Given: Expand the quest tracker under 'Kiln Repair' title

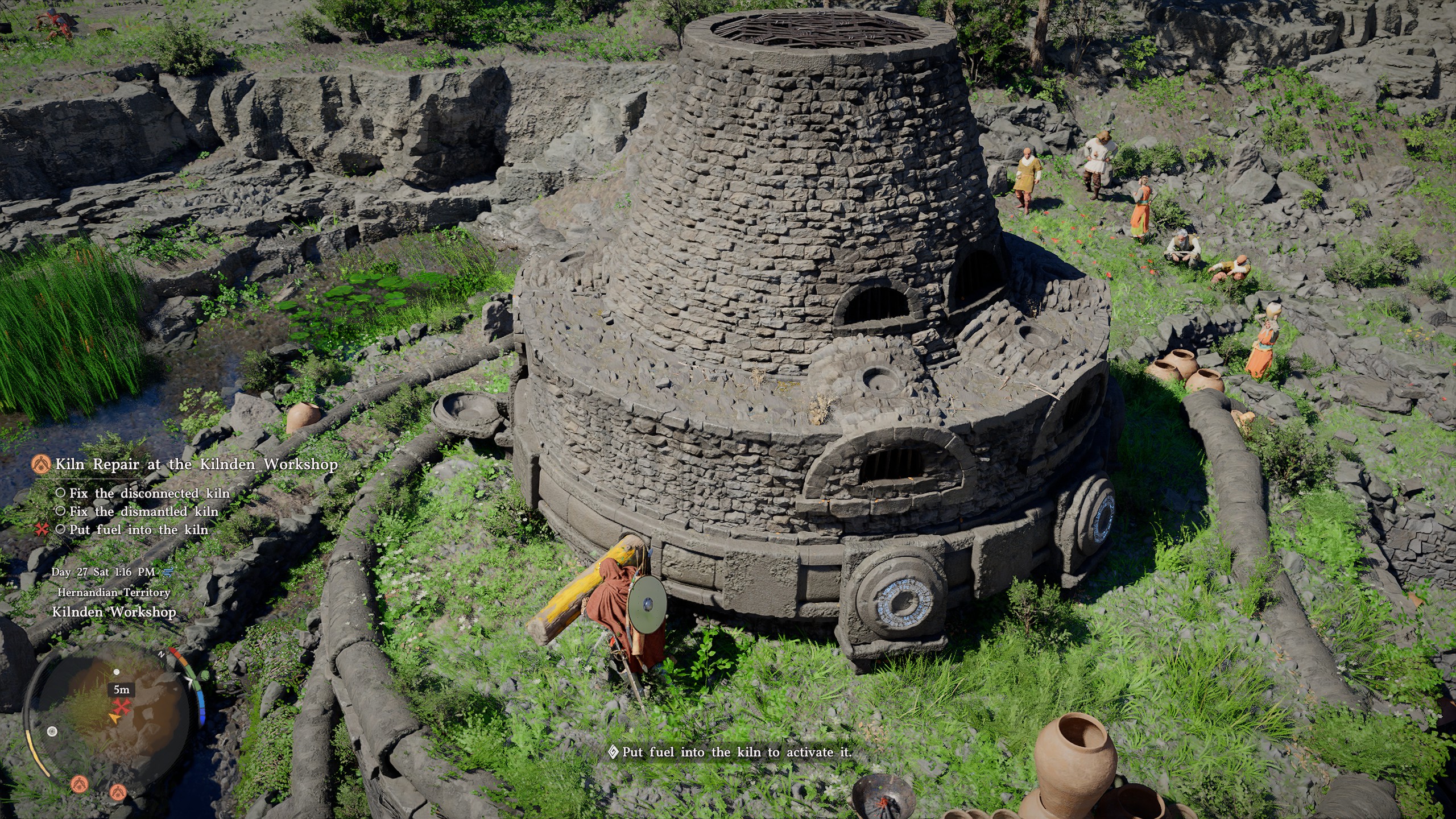Looking at the screenshot, I should pos(196,465).
